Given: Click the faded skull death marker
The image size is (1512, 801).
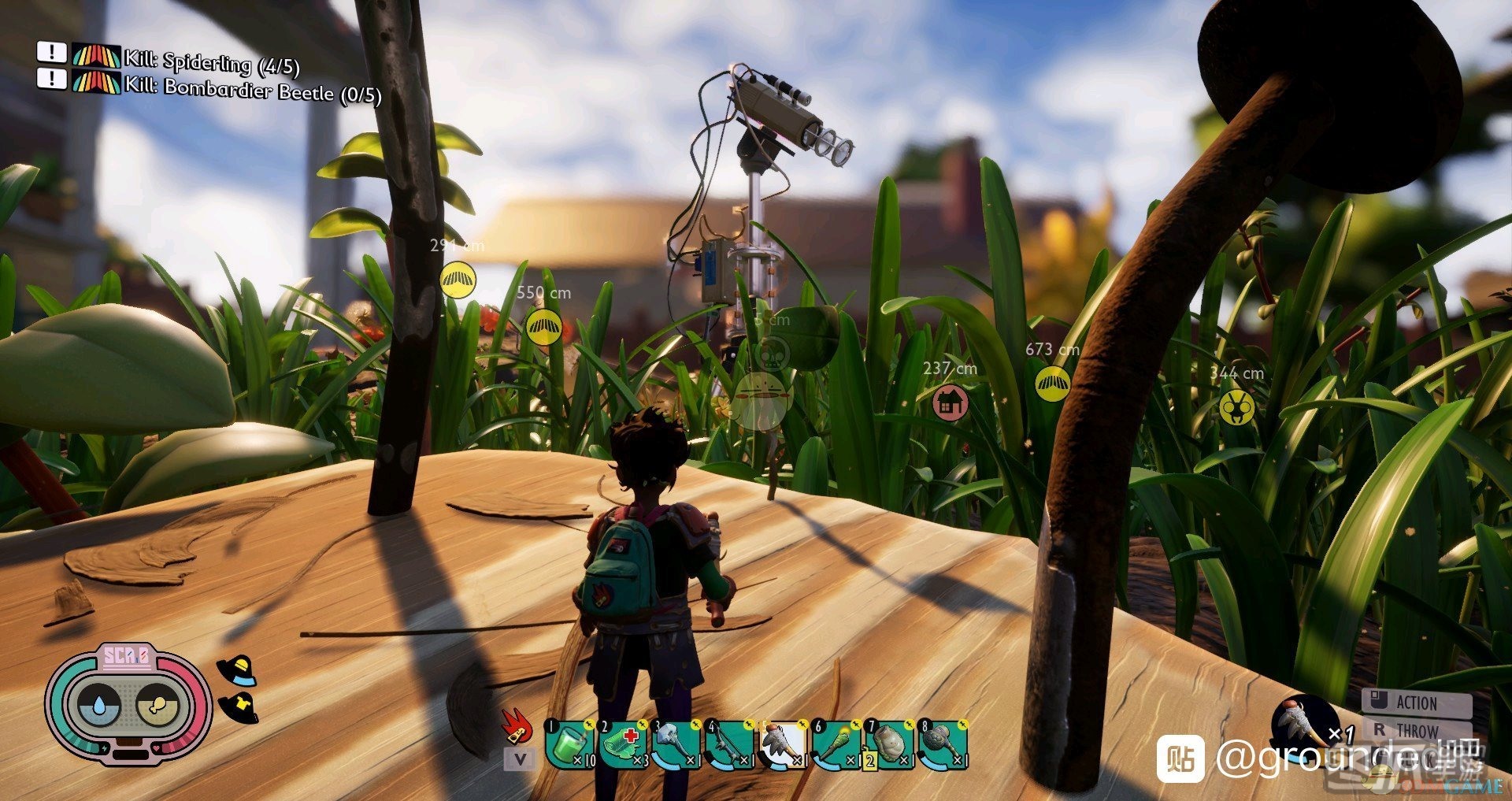Looking at the screenshot, I should [x=774, y=354].
